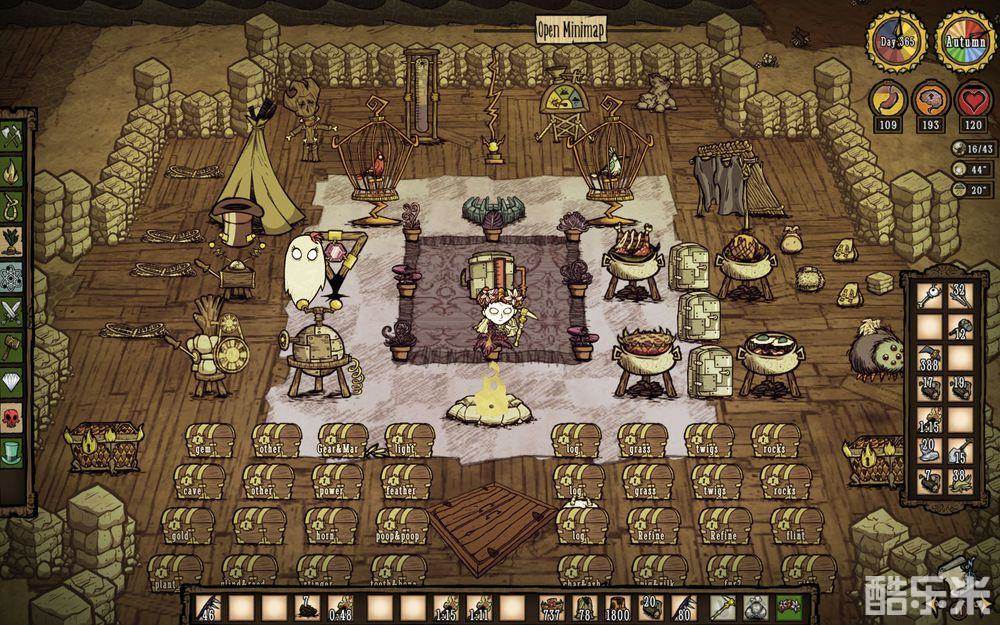Select the backpack stack of 388
Image resolution: width=1000 pixels, height=625 pixels.
pos(927,357)
